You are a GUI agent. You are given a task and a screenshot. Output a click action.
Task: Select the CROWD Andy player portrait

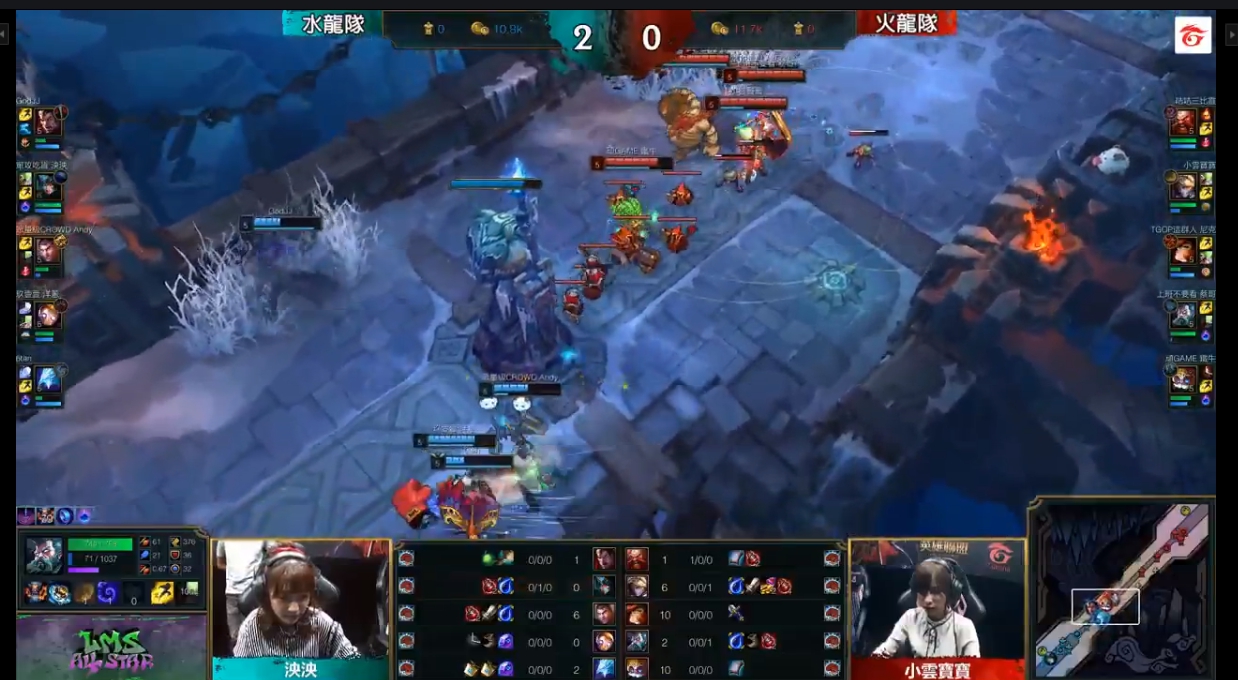pyautogui.click(x=48, y=251)
